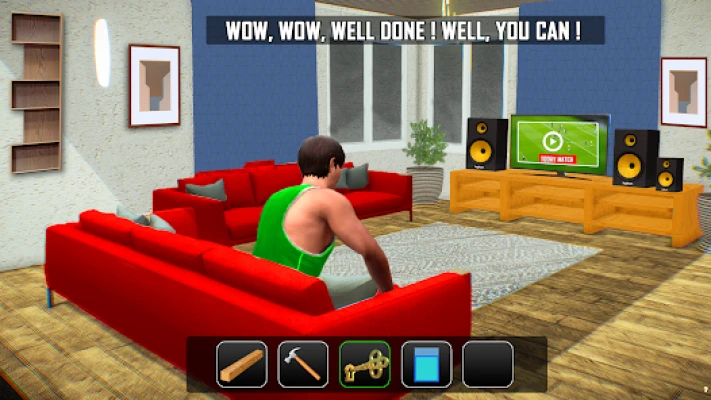Screen dimensions: 711x400
Task: Pick the golden key slot
Action: (365, 364)
